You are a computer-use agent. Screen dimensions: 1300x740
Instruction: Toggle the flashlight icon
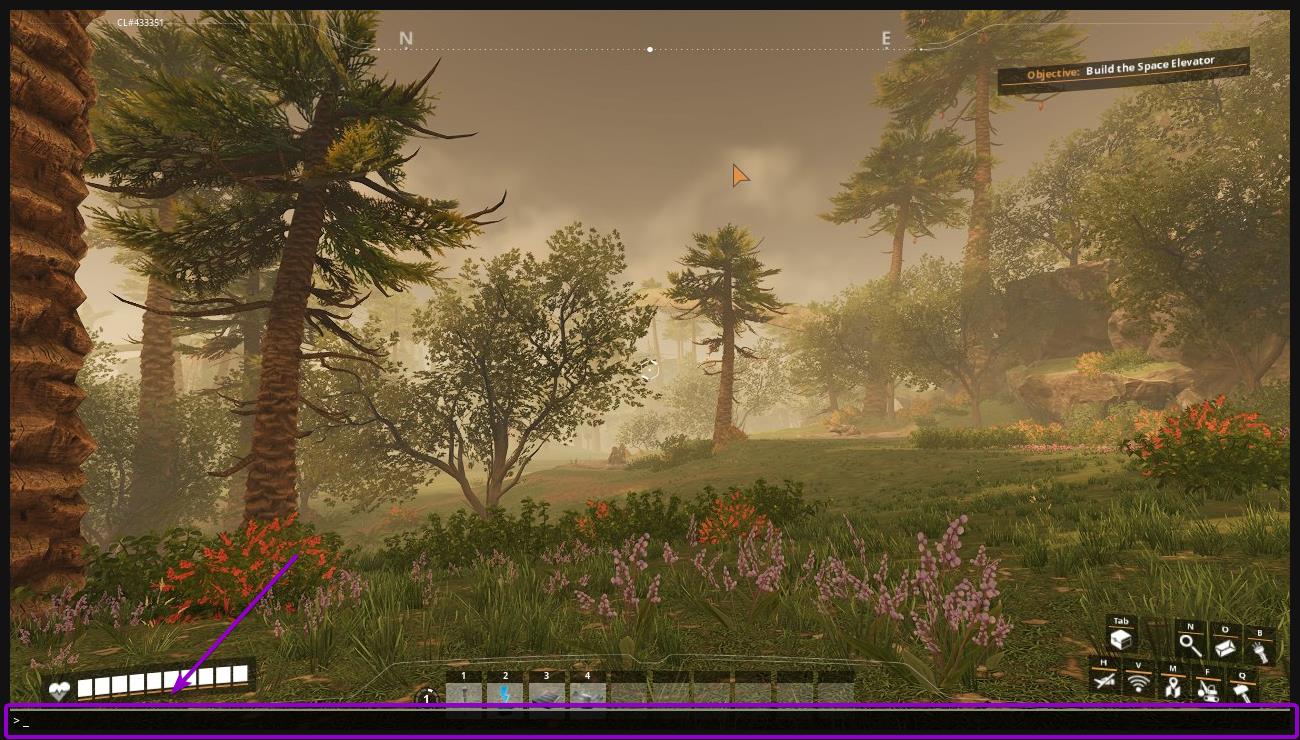1259,650
